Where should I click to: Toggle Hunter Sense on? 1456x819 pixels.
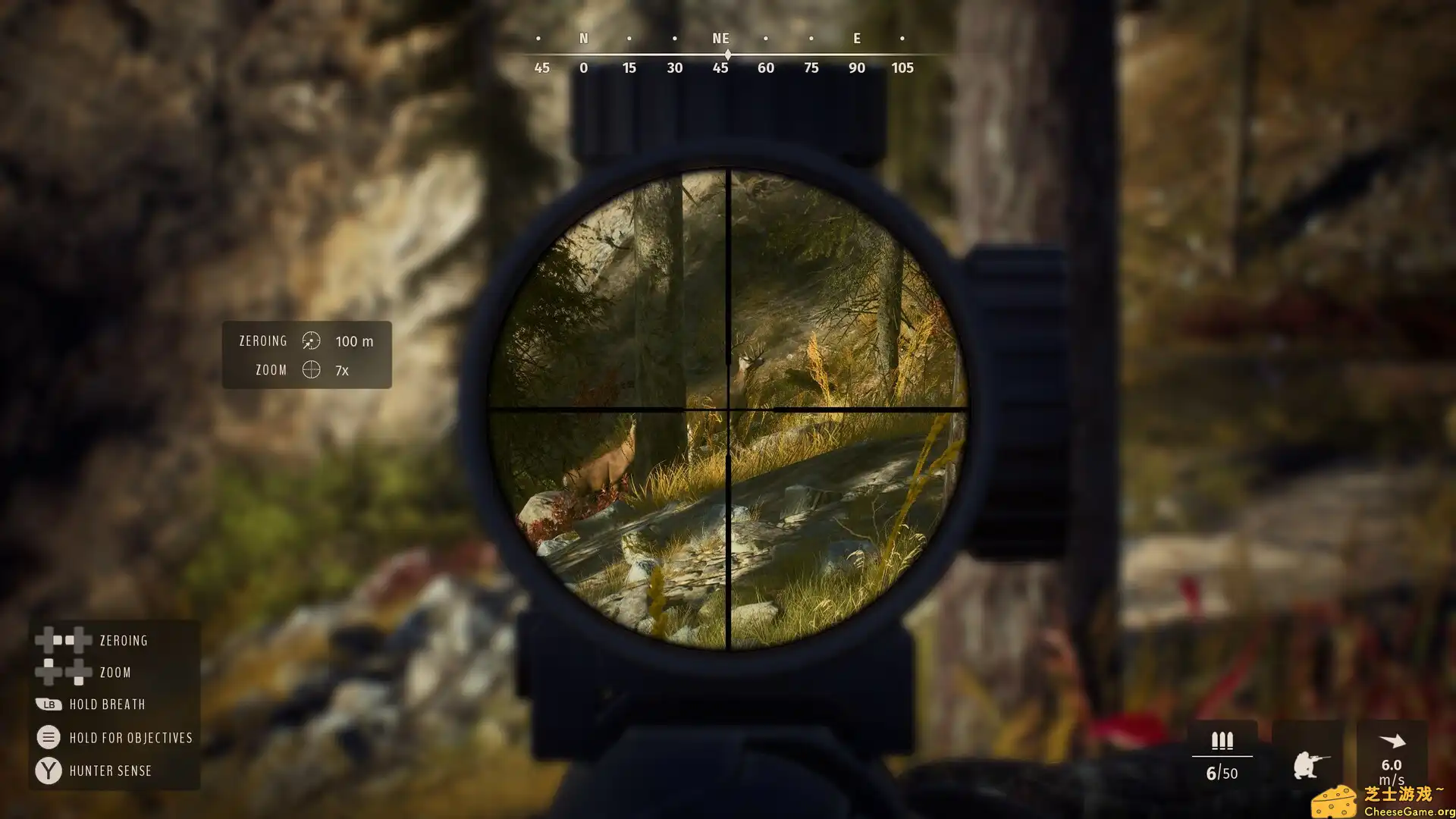[110, 770]
